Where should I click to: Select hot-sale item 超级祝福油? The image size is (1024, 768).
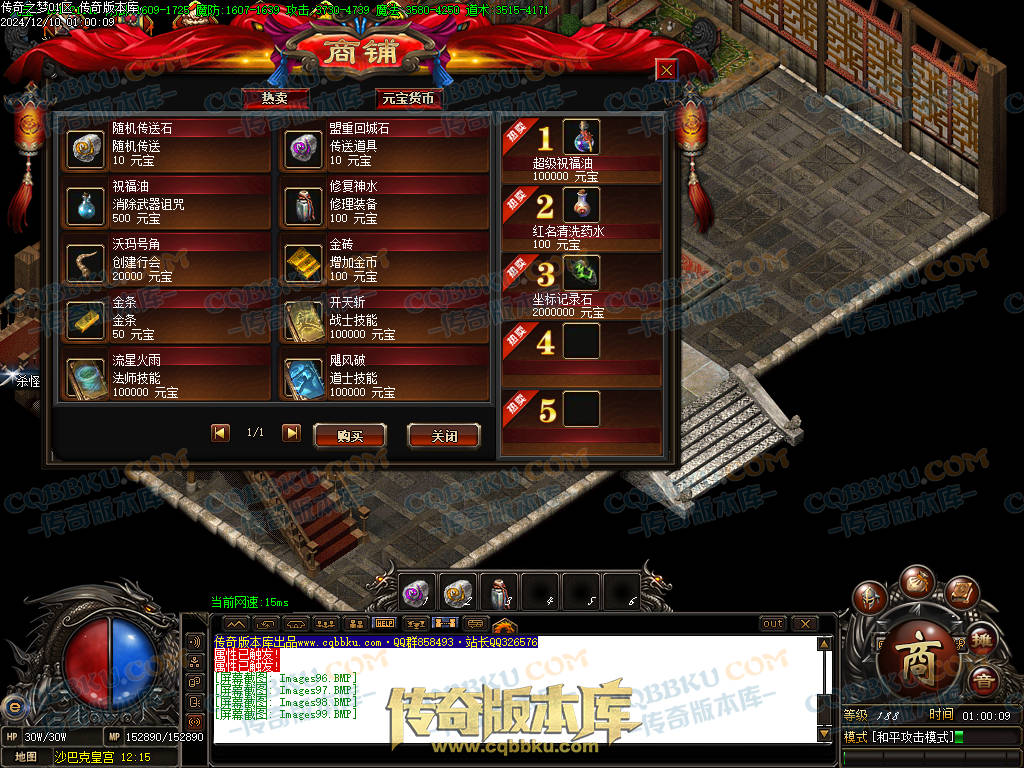pos(581,138)
